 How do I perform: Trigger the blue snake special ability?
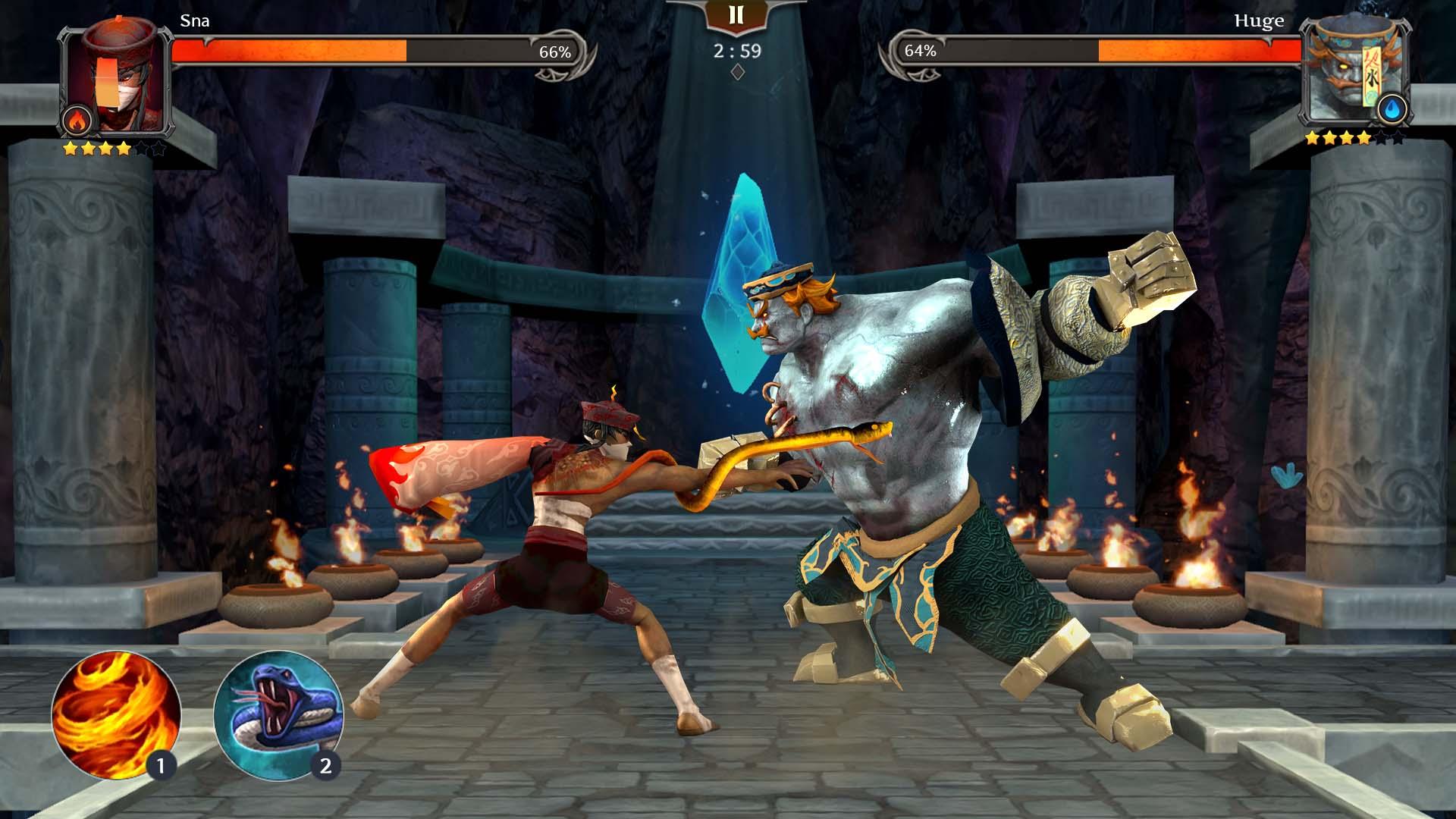[278, 715]
